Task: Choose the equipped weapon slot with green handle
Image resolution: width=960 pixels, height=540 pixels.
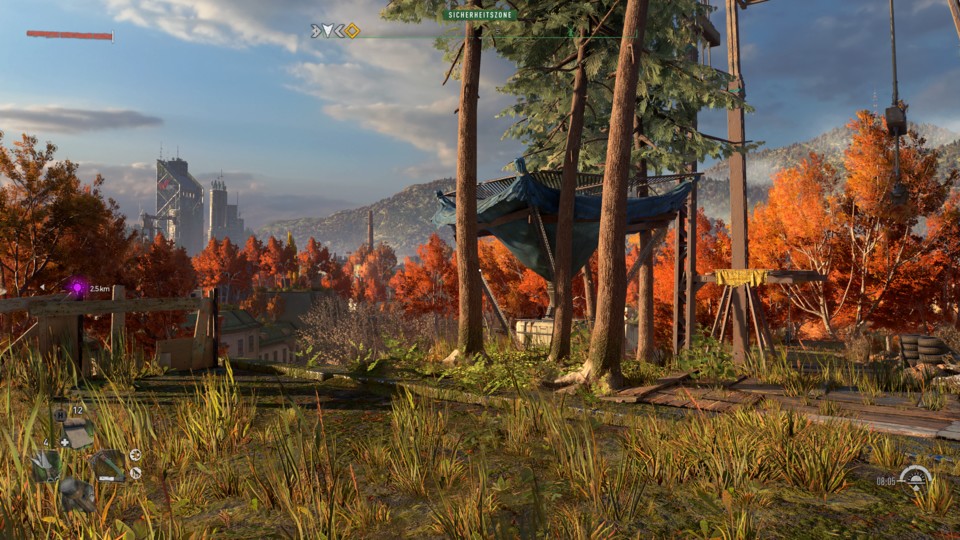Action: tap(108, 465)
